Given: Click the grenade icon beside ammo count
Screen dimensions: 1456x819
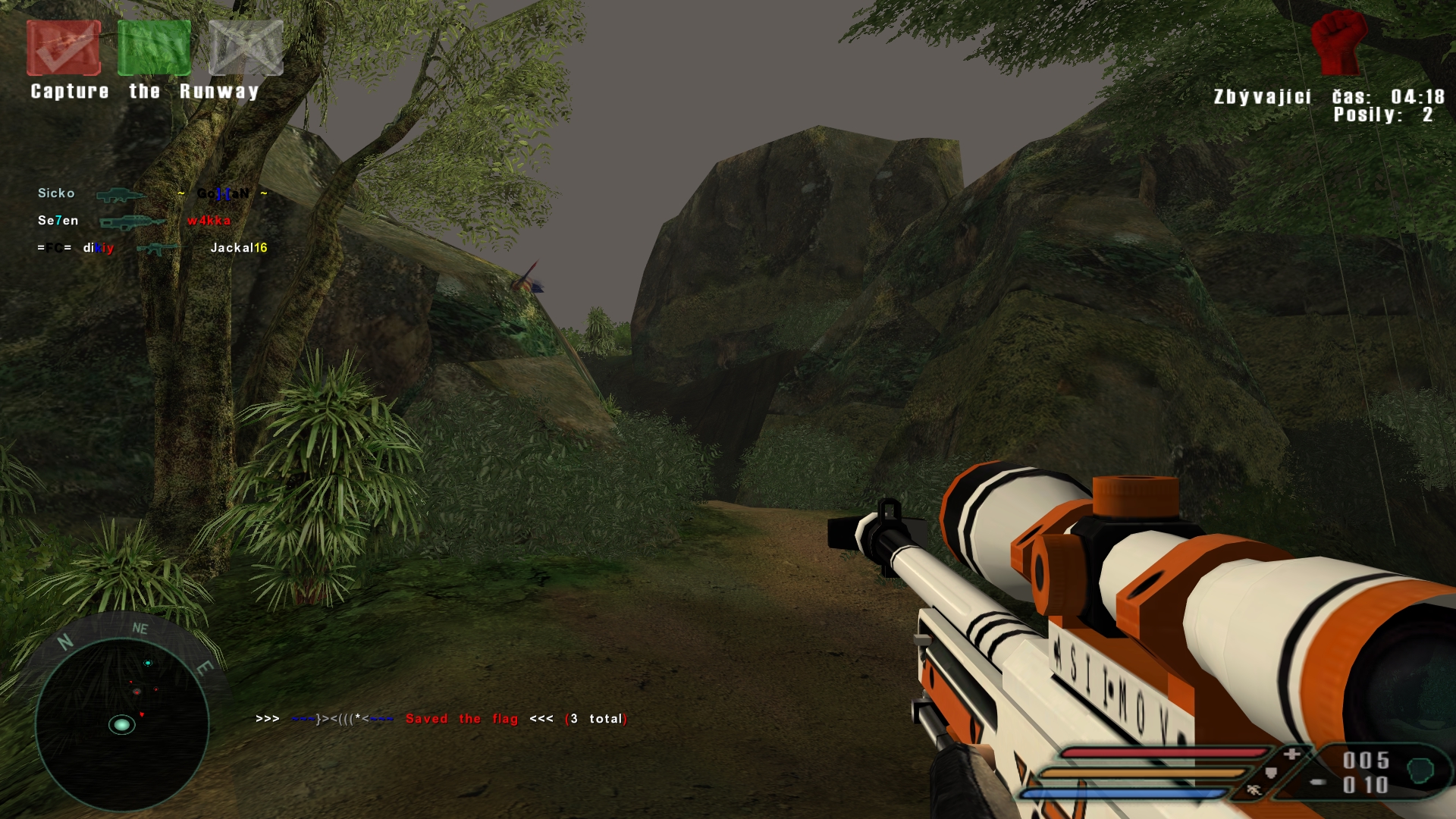Looking at the screenshot, I should pyautogui.click(x=1420, y=771).
